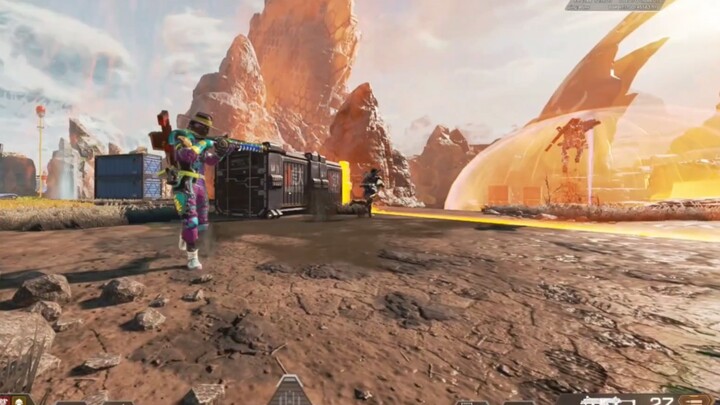The height and width of the screenshot is (405, 720).
Task: Activate the tactical ability icon at bottom center
Action: point(289,391)
